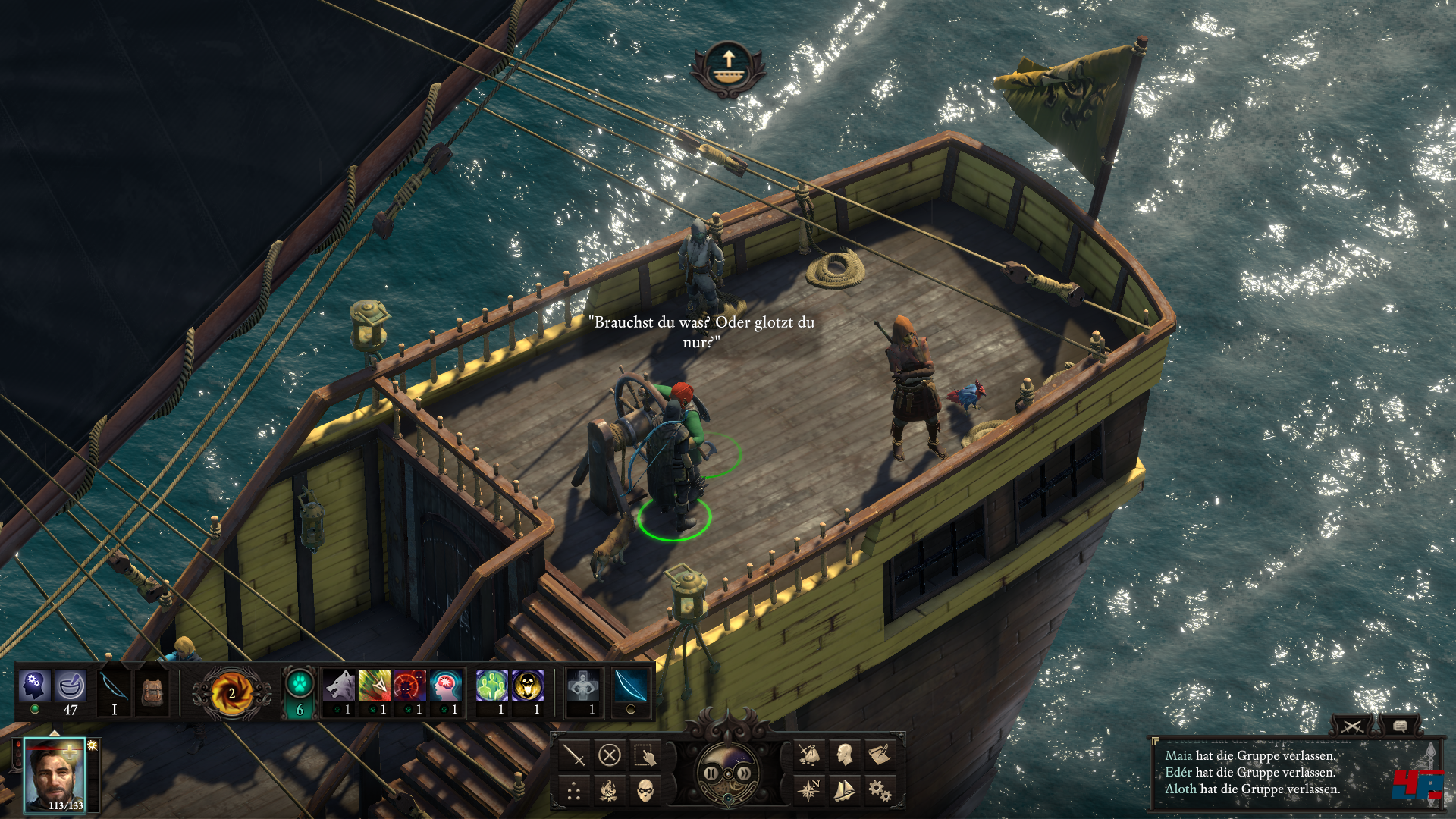Toggle fast-forward speed on the clock dial
1456x819 pixels.
[x=745, y=773]
